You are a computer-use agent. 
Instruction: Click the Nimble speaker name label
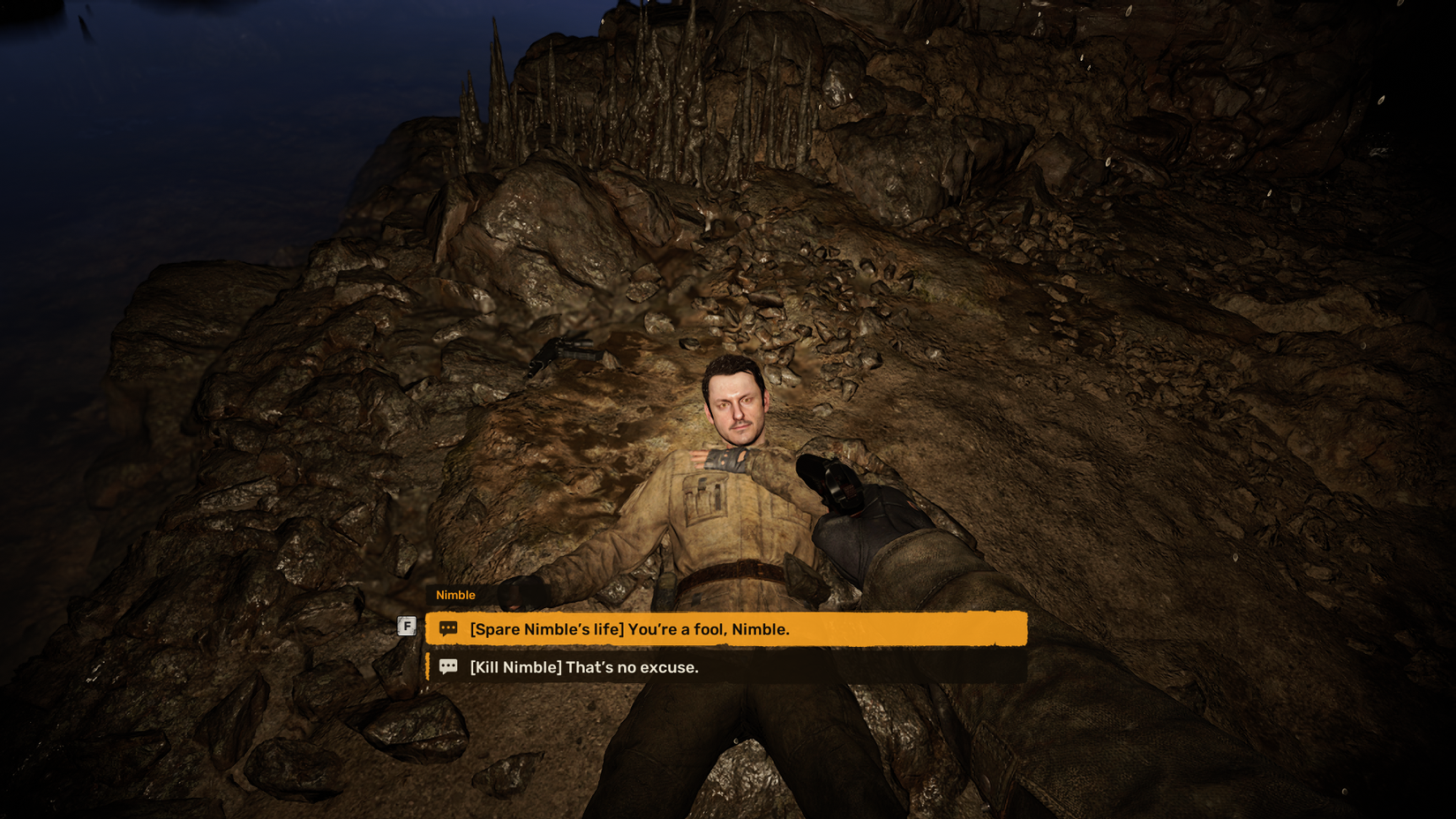click(x=455, y=595)
